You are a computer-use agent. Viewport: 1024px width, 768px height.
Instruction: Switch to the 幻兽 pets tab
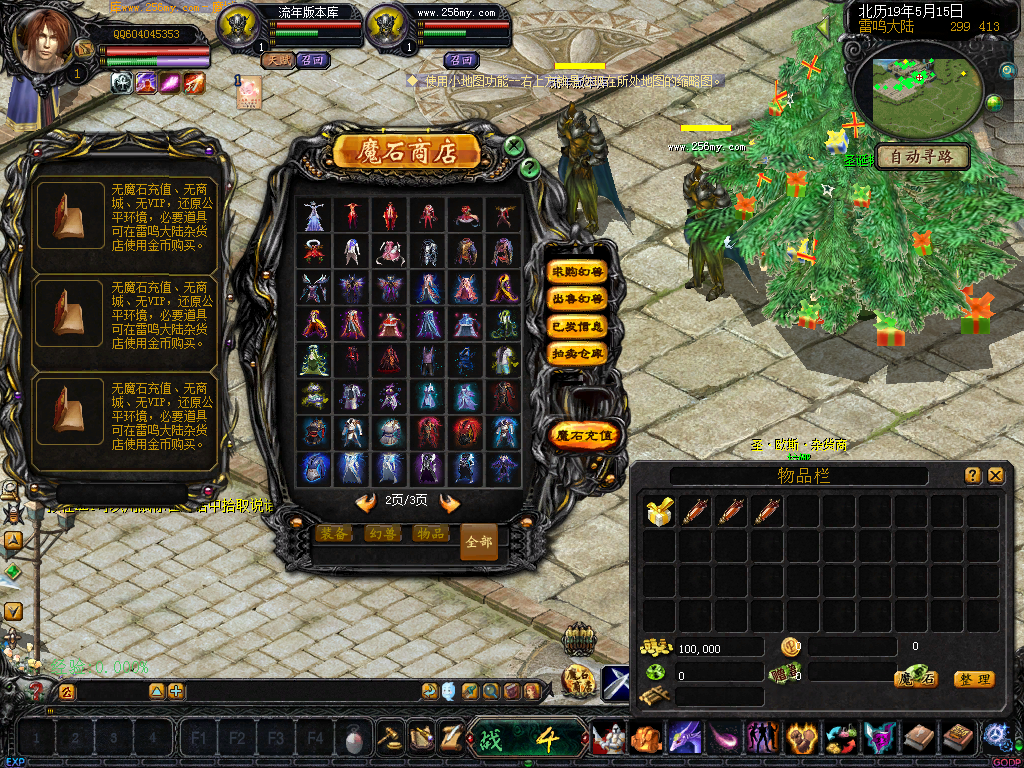(x=385, y=534)
